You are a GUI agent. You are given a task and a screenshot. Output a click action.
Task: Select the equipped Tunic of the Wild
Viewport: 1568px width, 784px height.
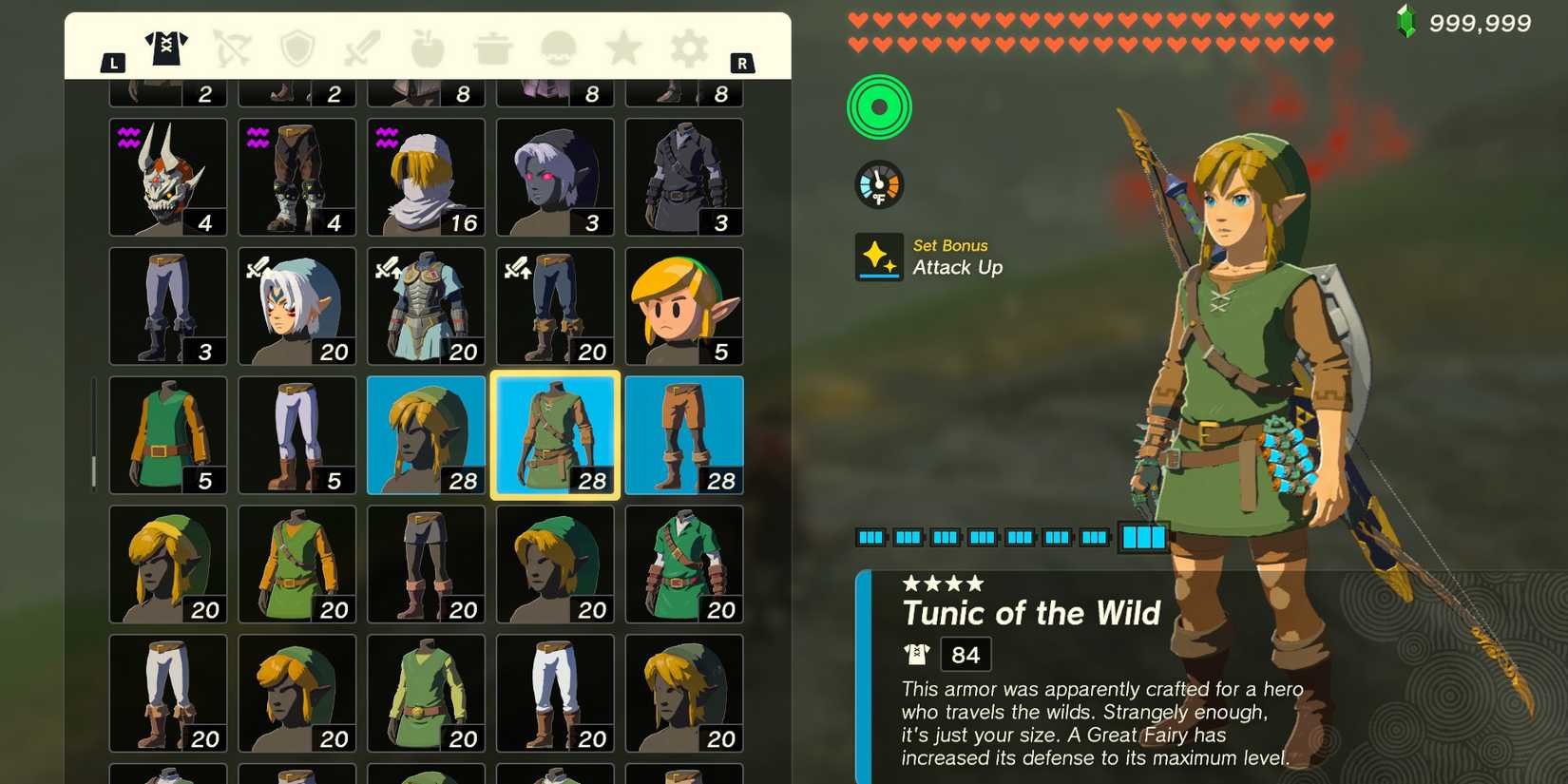pos(555,434)
